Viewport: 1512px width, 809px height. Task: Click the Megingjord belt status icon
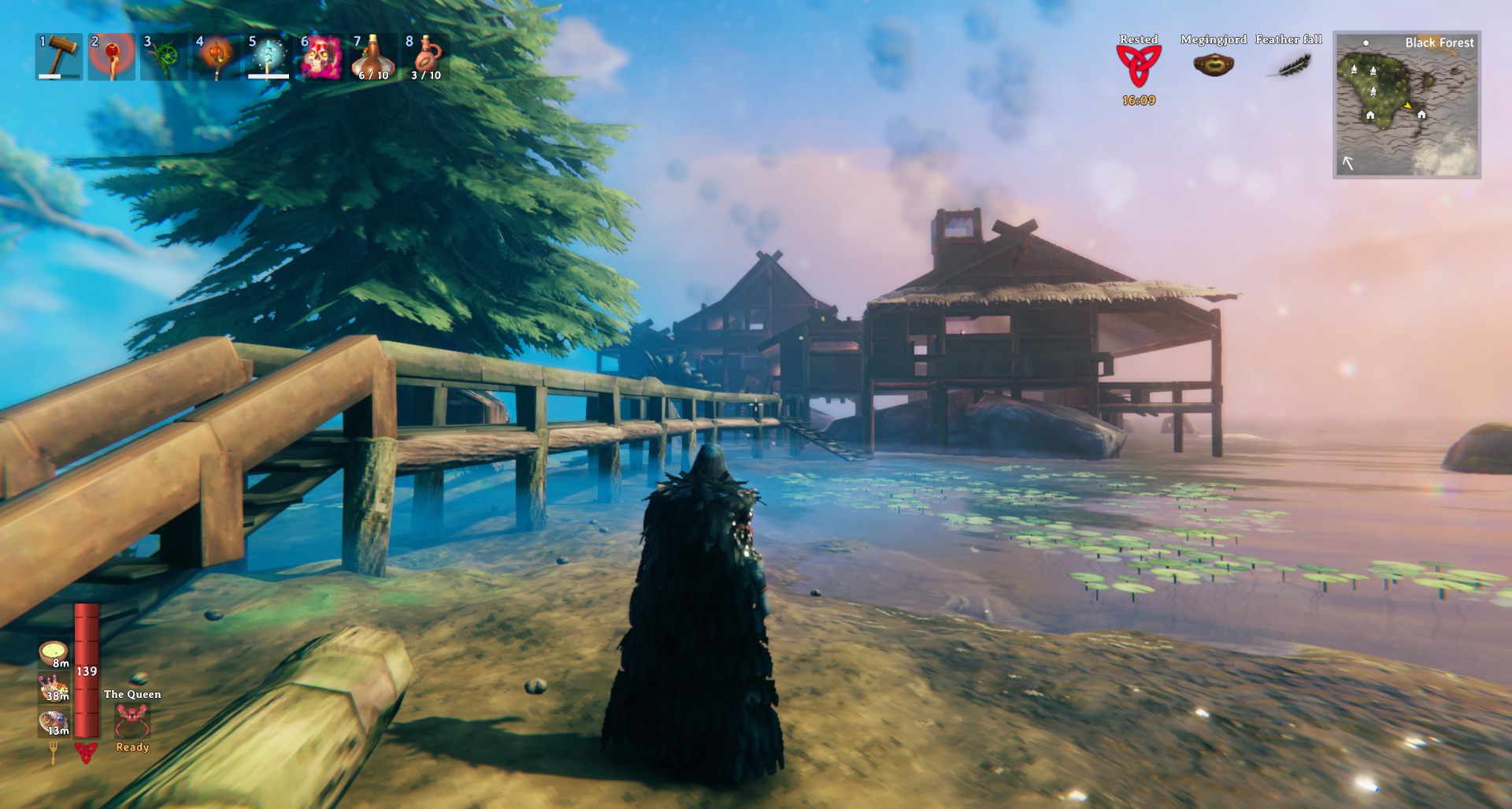pyautogui.click(x=1213, y=65)
